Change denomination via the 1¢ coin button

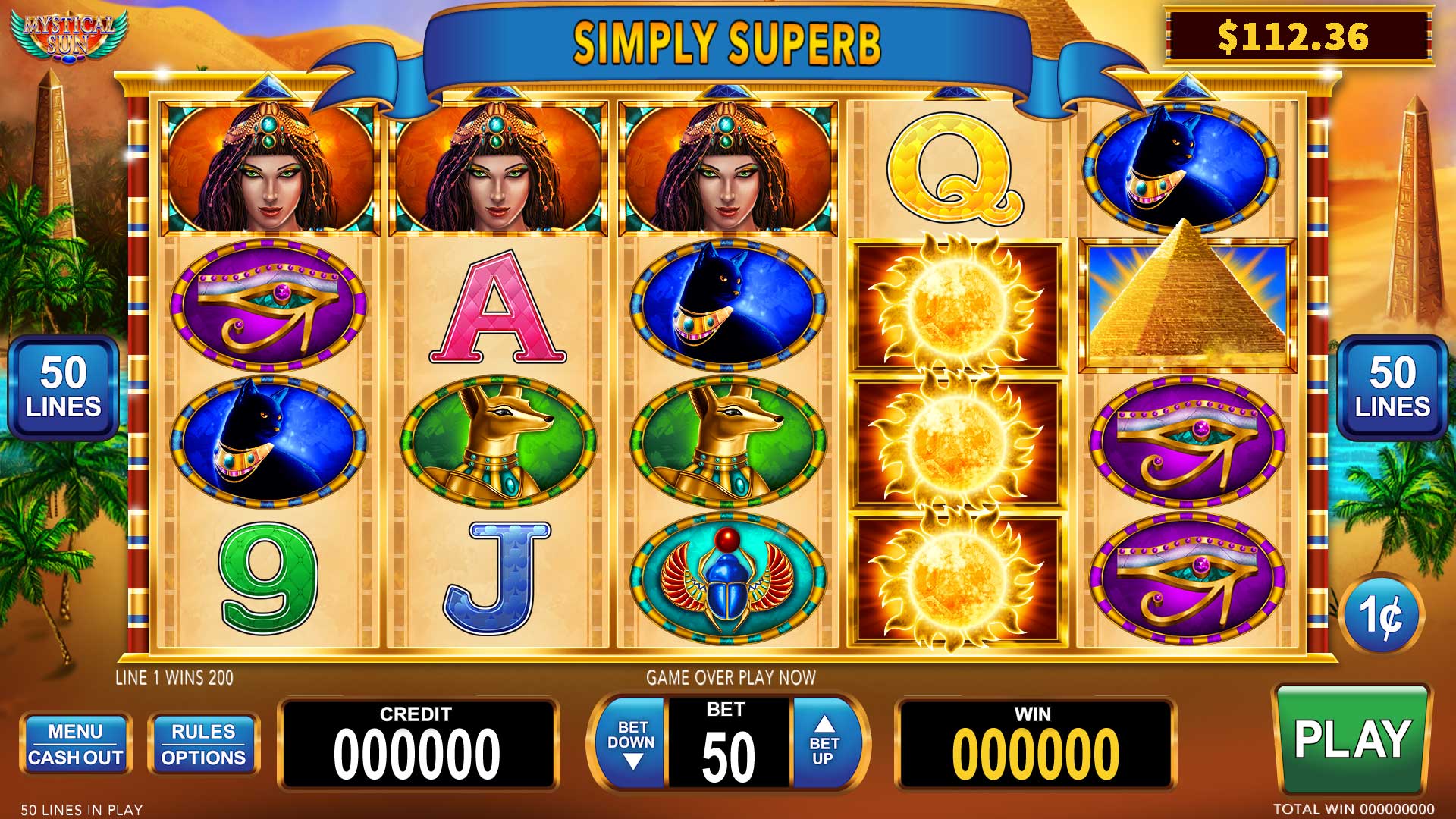[x=1382, y=614]
